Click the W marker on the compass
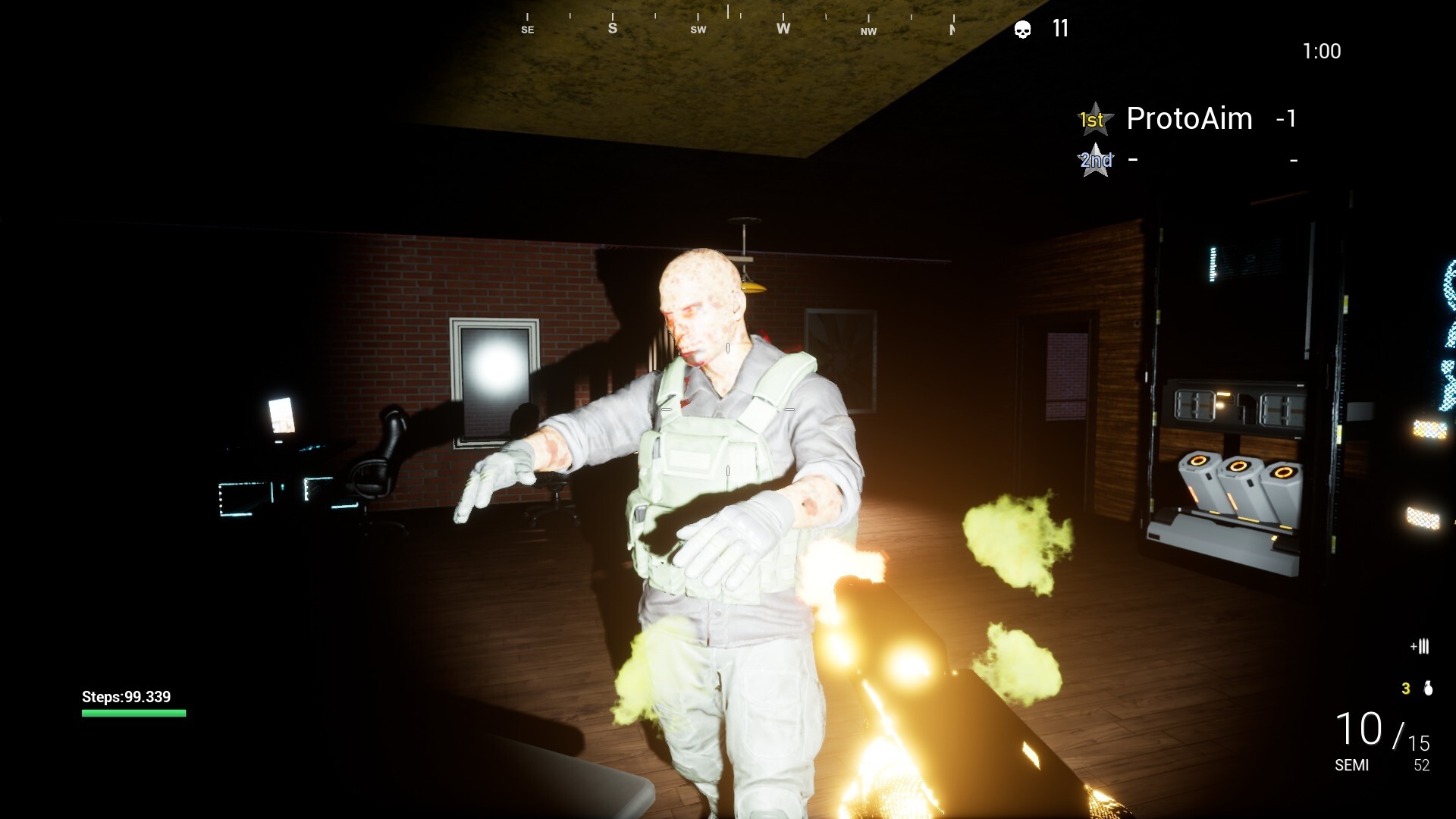 [x=783, y=28]
